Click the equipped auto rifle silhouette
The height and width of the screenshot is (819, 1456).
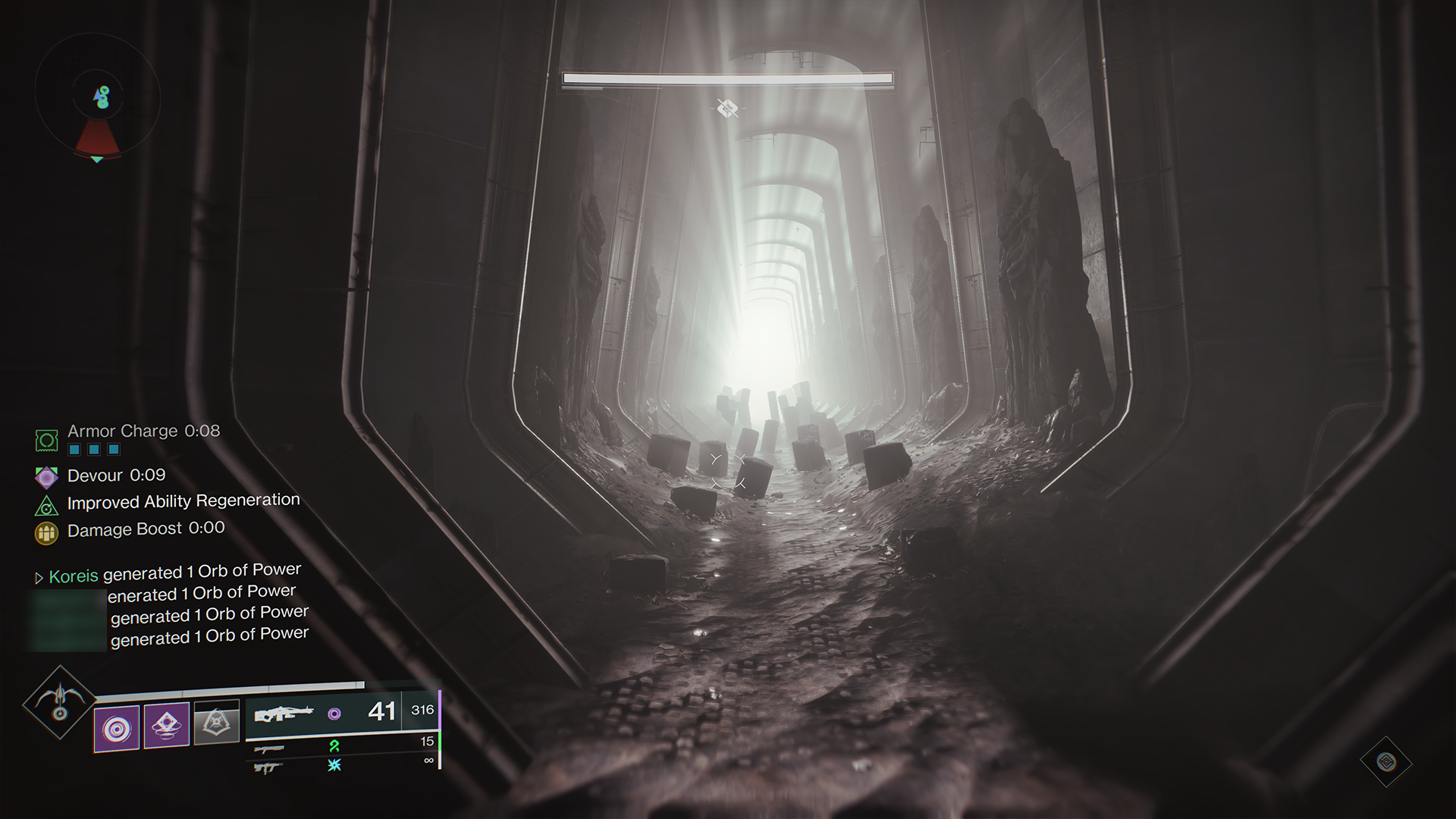coord(287,713)
